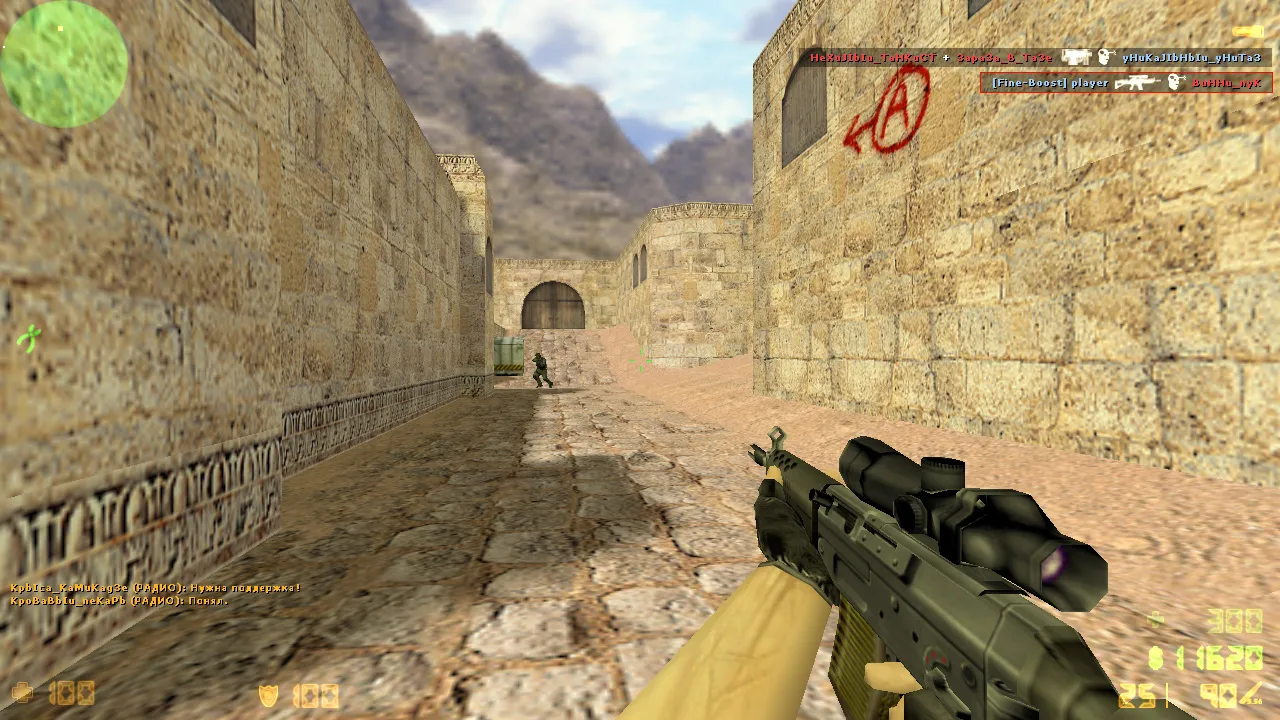Click the yellow flashlight indicator icon

pyautogui.click(x=1248, y=32)
